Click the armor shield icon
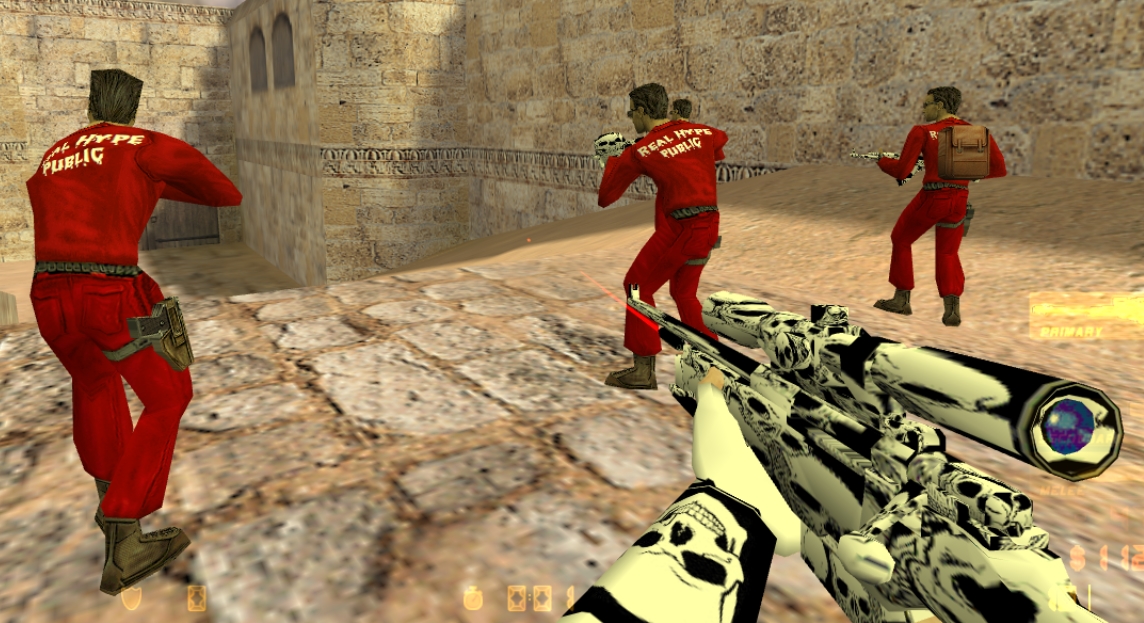Screen dimensions: 1144x623 tap(131, 598)
